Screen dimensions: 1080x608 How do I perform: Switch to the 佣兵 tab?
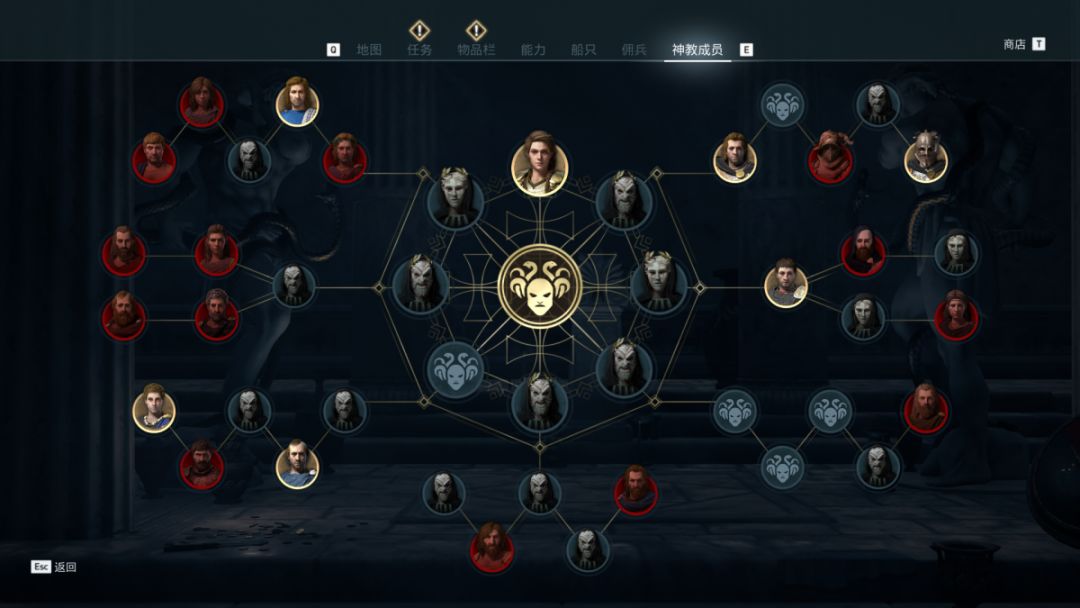[634, 50]
